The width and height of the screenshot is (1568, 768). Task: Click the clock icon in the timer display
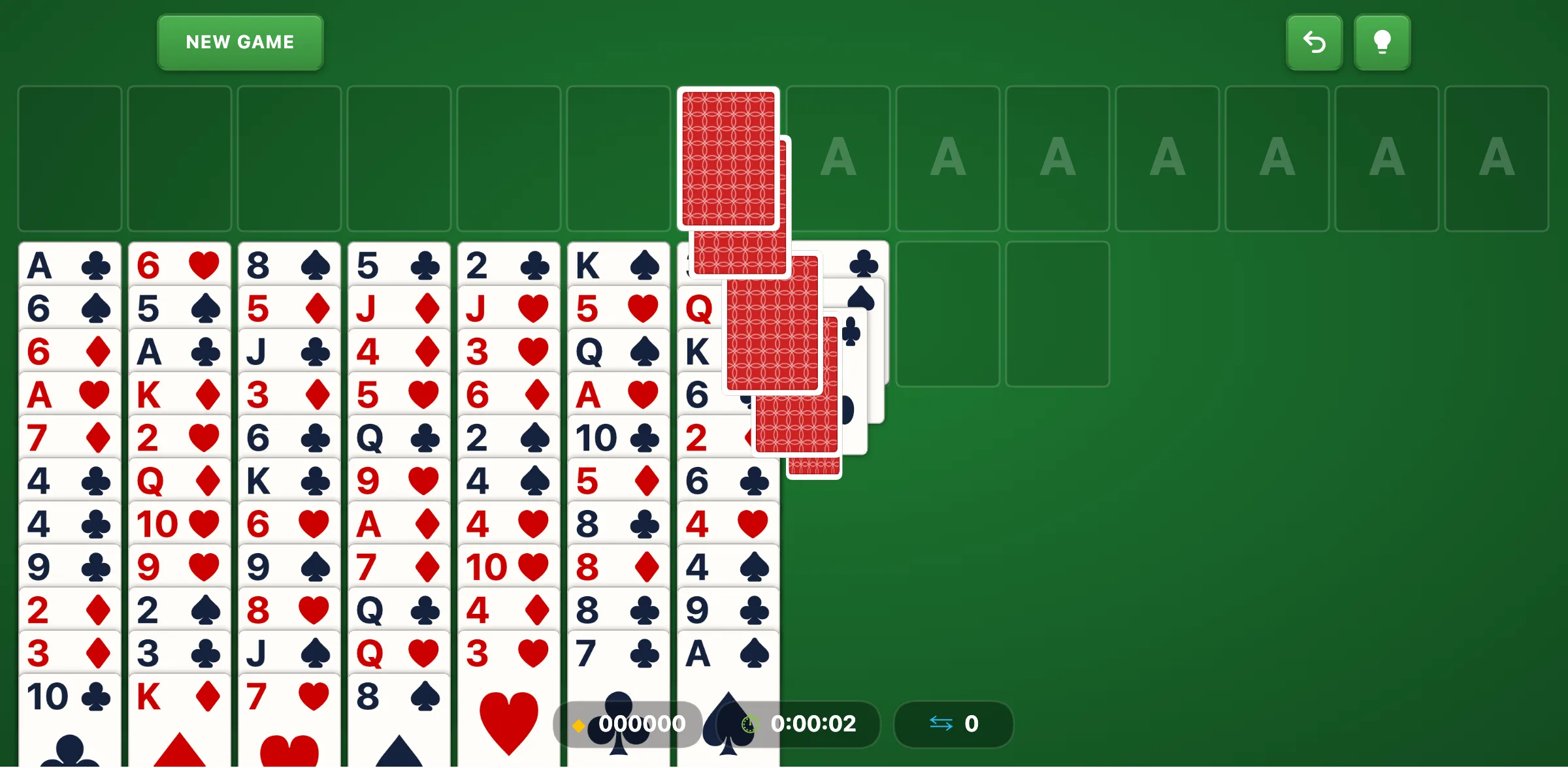coord(751,724)
